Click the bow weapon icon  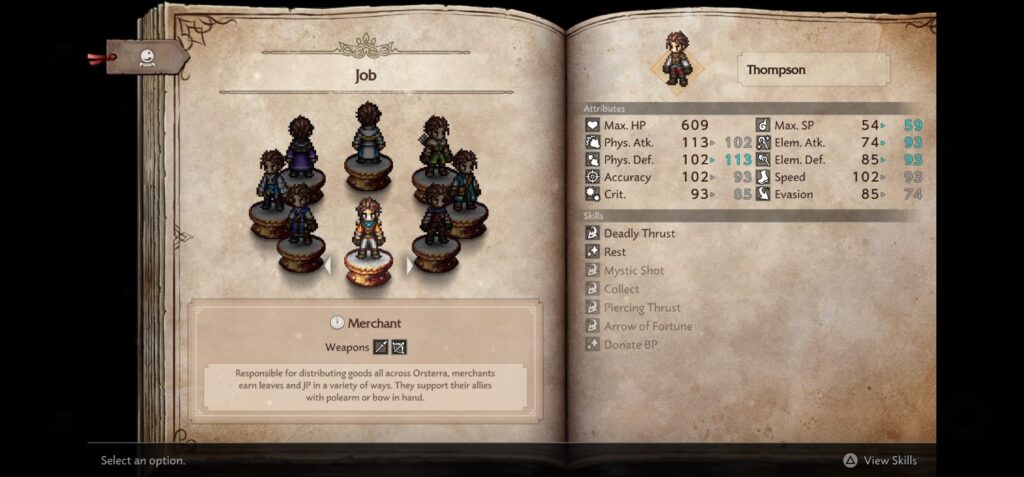399,347
